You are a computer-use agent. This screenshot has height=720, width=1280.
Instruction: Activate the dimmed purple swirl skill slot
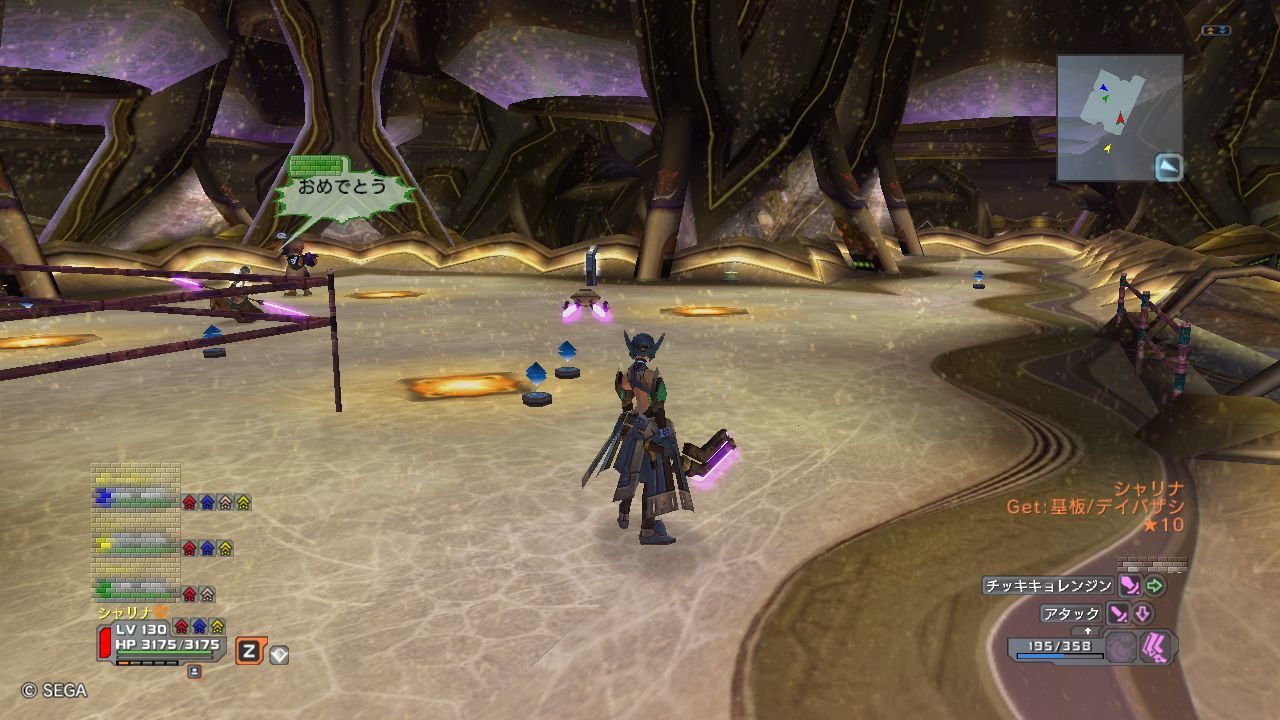tap(1122, 647)
